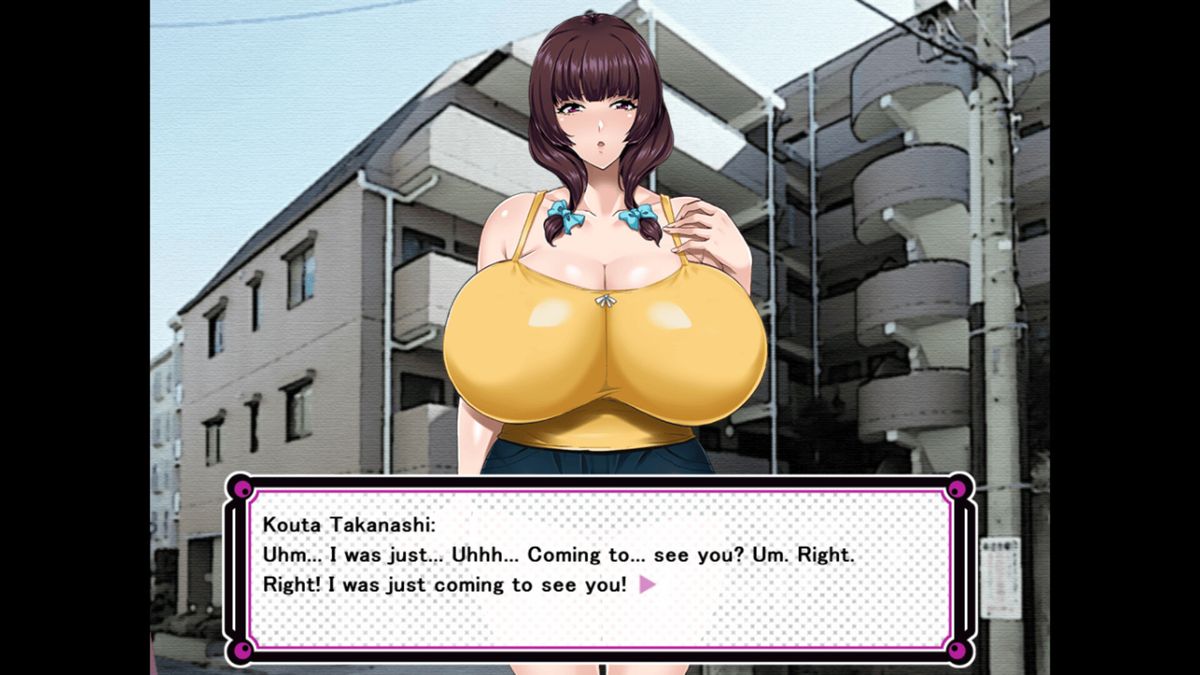The width and height of the screenshot is (1200, 675).
Task: Click the pink dialogue advance arrow
Action: 647,584
